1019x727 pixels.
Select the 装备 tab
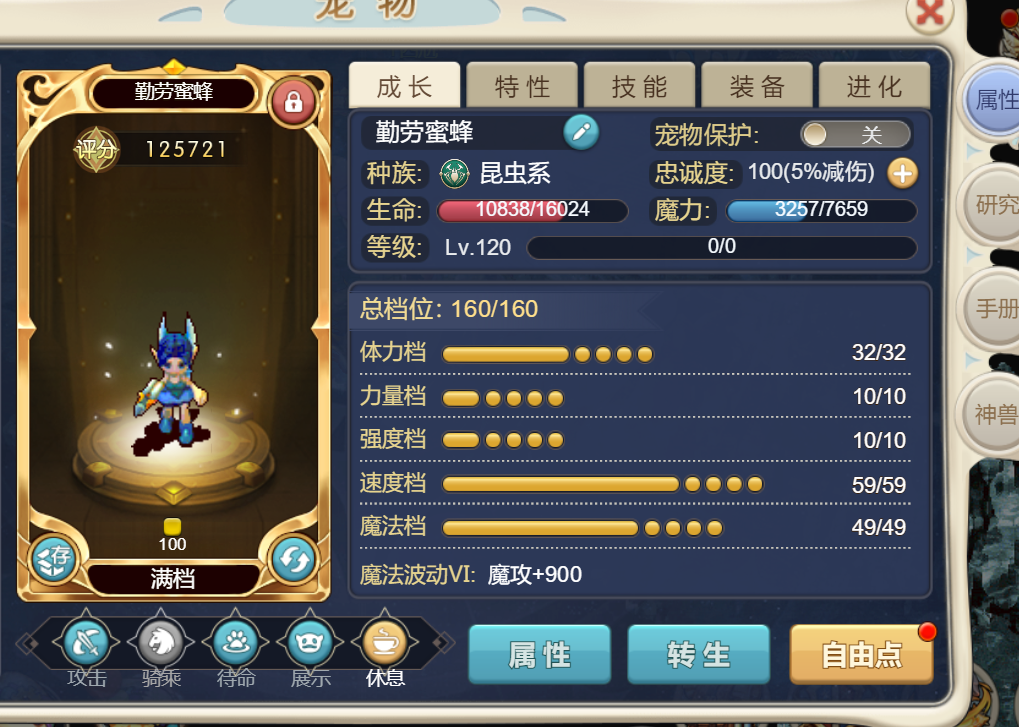click(757, 86)
